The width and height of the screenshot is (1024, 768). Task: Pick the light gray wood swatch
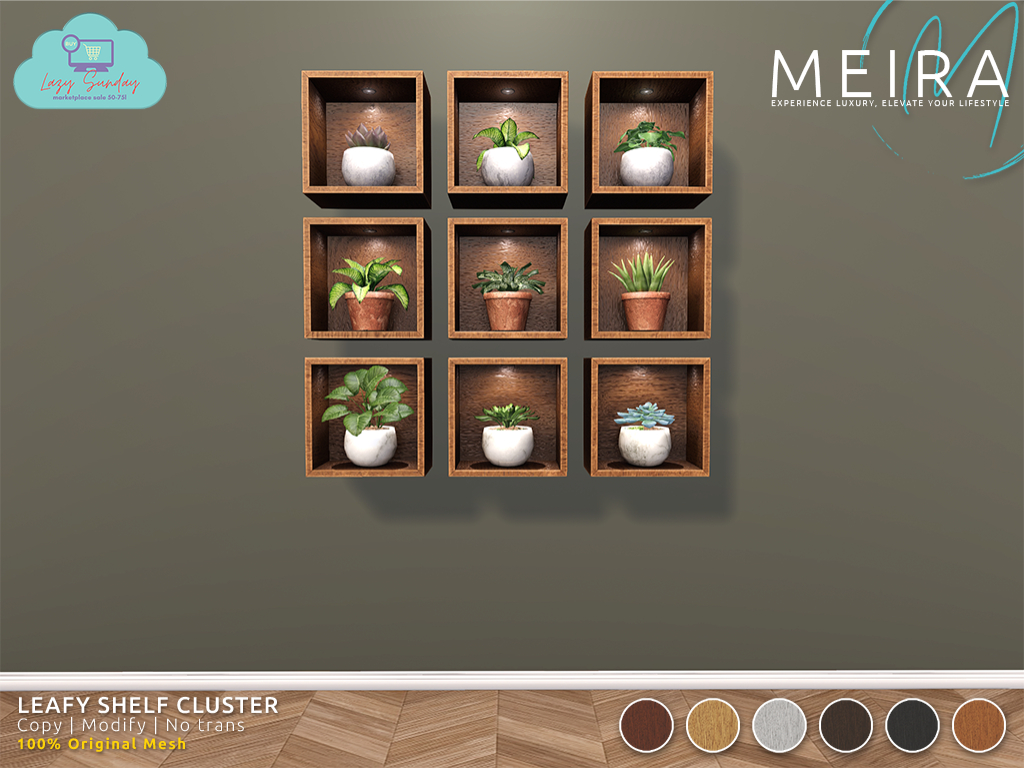(779, 725)
